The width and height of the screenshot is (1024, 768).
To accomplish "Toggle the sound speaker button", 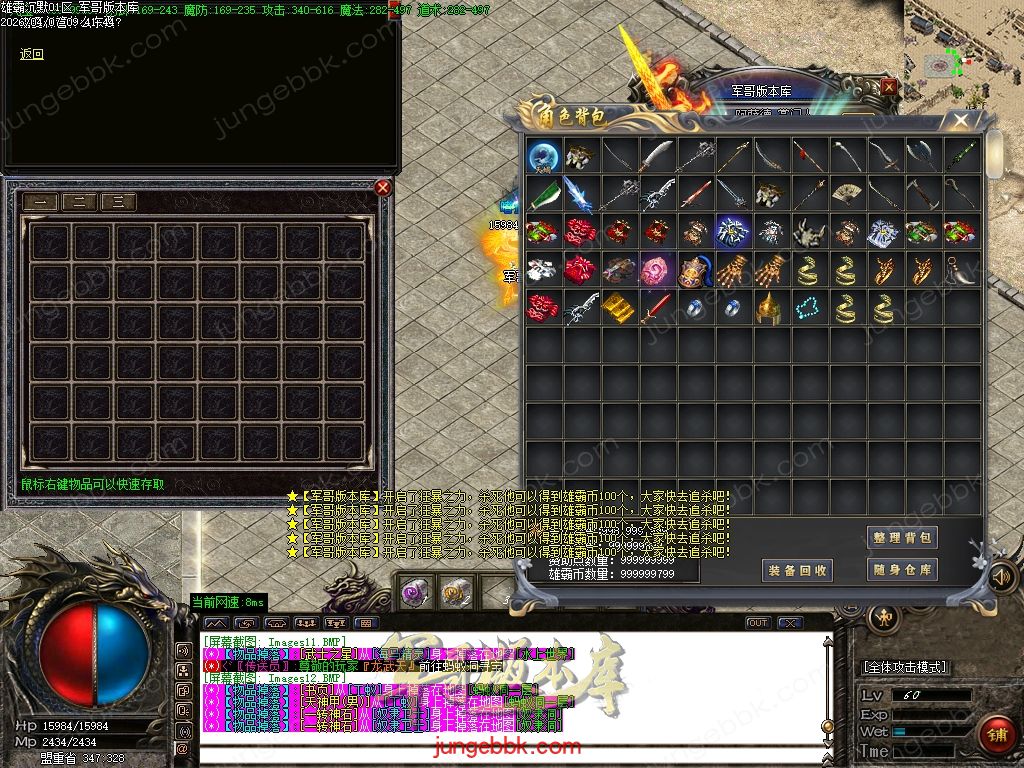I will point(1001,577).
